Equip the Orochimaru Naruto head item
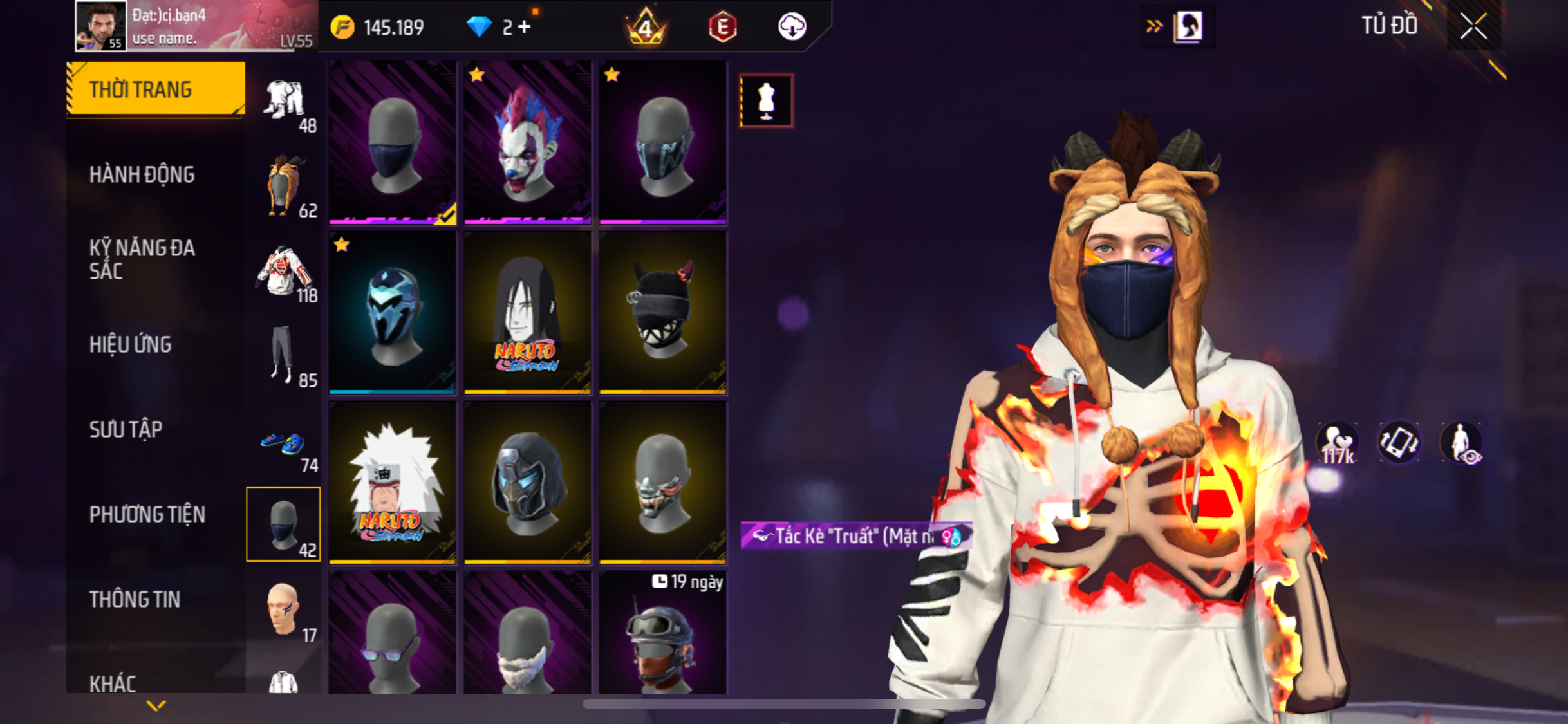Image resolution: width=1568 pixels, height=724 pixels. (x=527, y=312)
